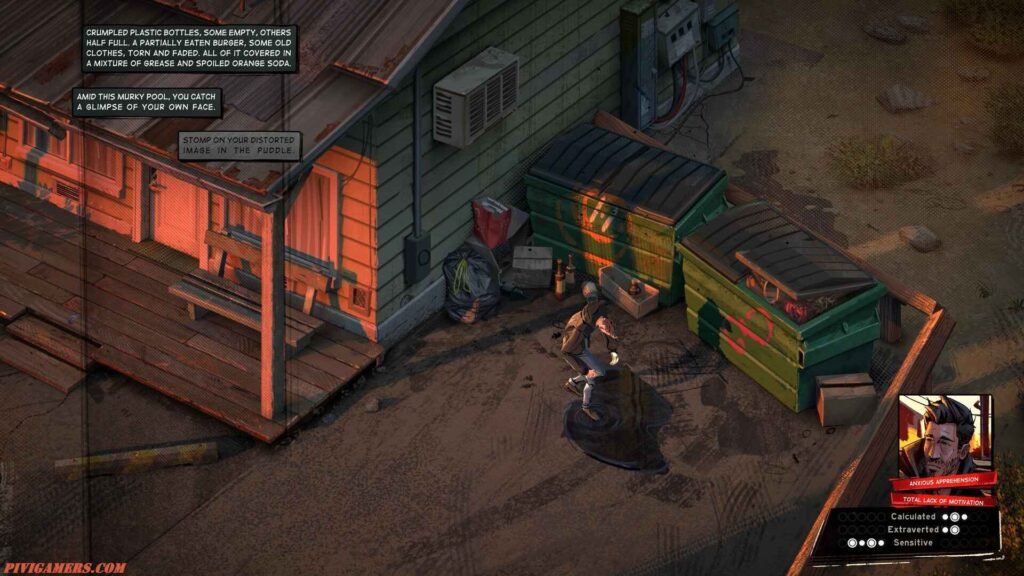This screenshot has width=1024, height=576.
Task: Open the character portrait panel
Action: point(944,433)
